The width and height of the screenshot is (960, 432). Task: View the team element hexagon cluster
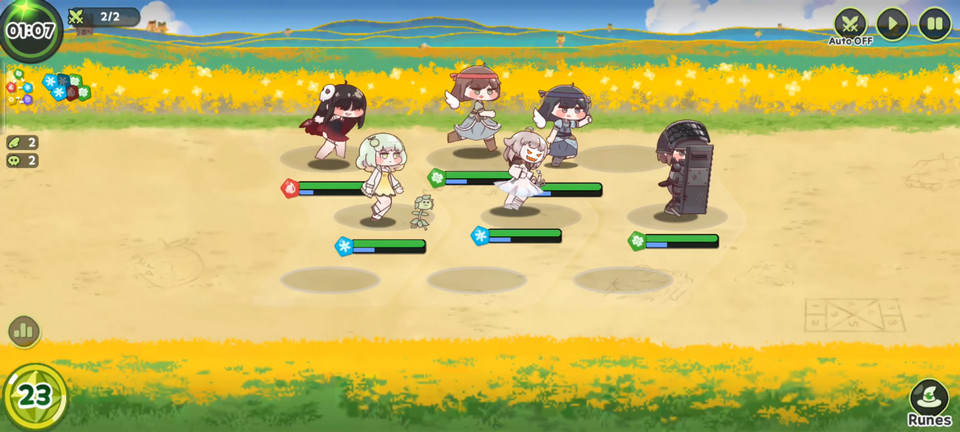click(67, 87)
